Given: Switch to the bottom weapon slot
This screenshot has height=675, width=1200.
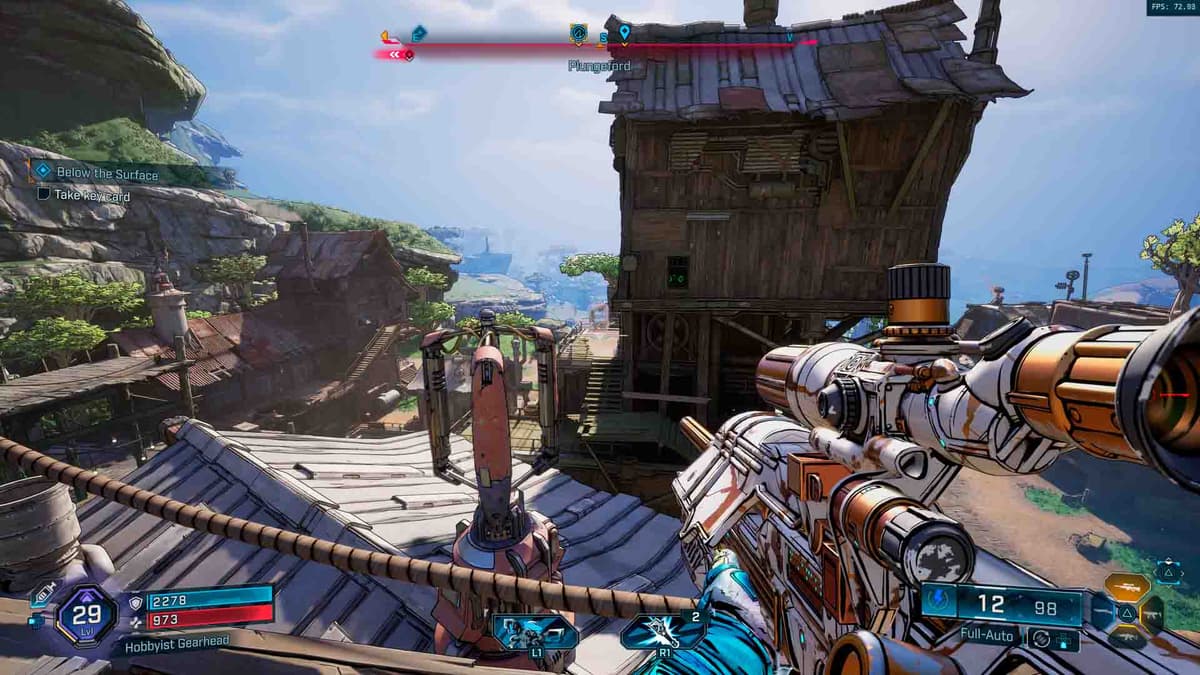Looking at the screenshot, I should 1126,637.
